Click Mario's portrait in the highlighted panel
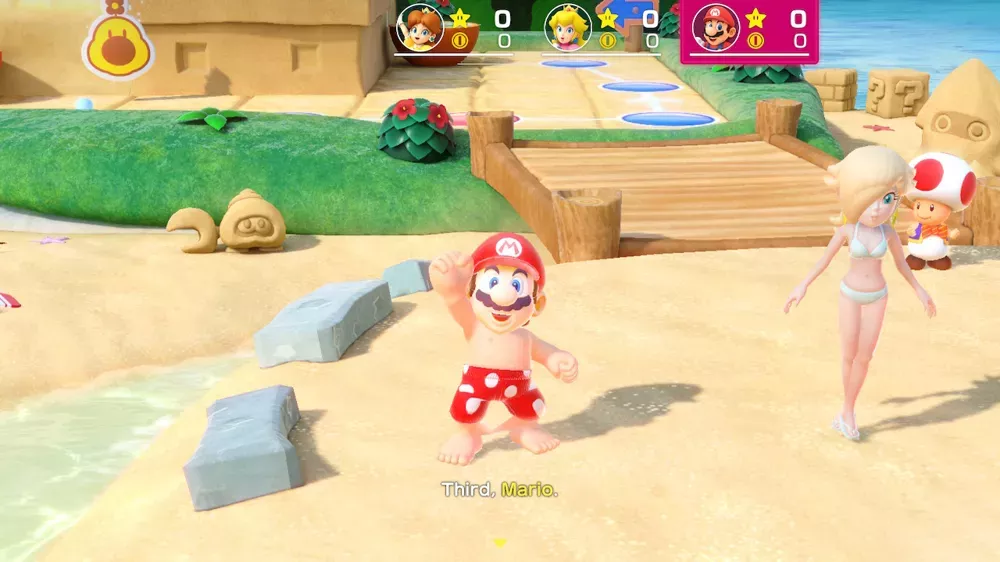Screen dimensions: 1000x562 [x=715, y=27]
